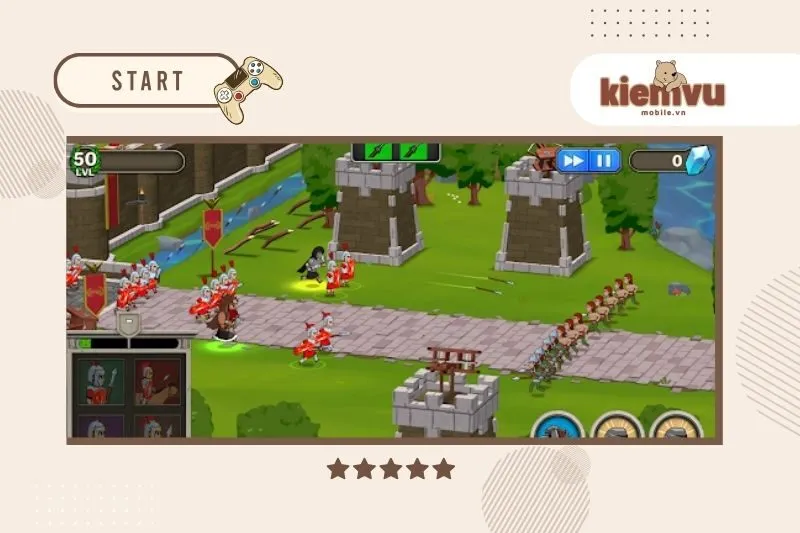Pick the soldier card with purple background

pyautogui.click(x=102, y=428)
